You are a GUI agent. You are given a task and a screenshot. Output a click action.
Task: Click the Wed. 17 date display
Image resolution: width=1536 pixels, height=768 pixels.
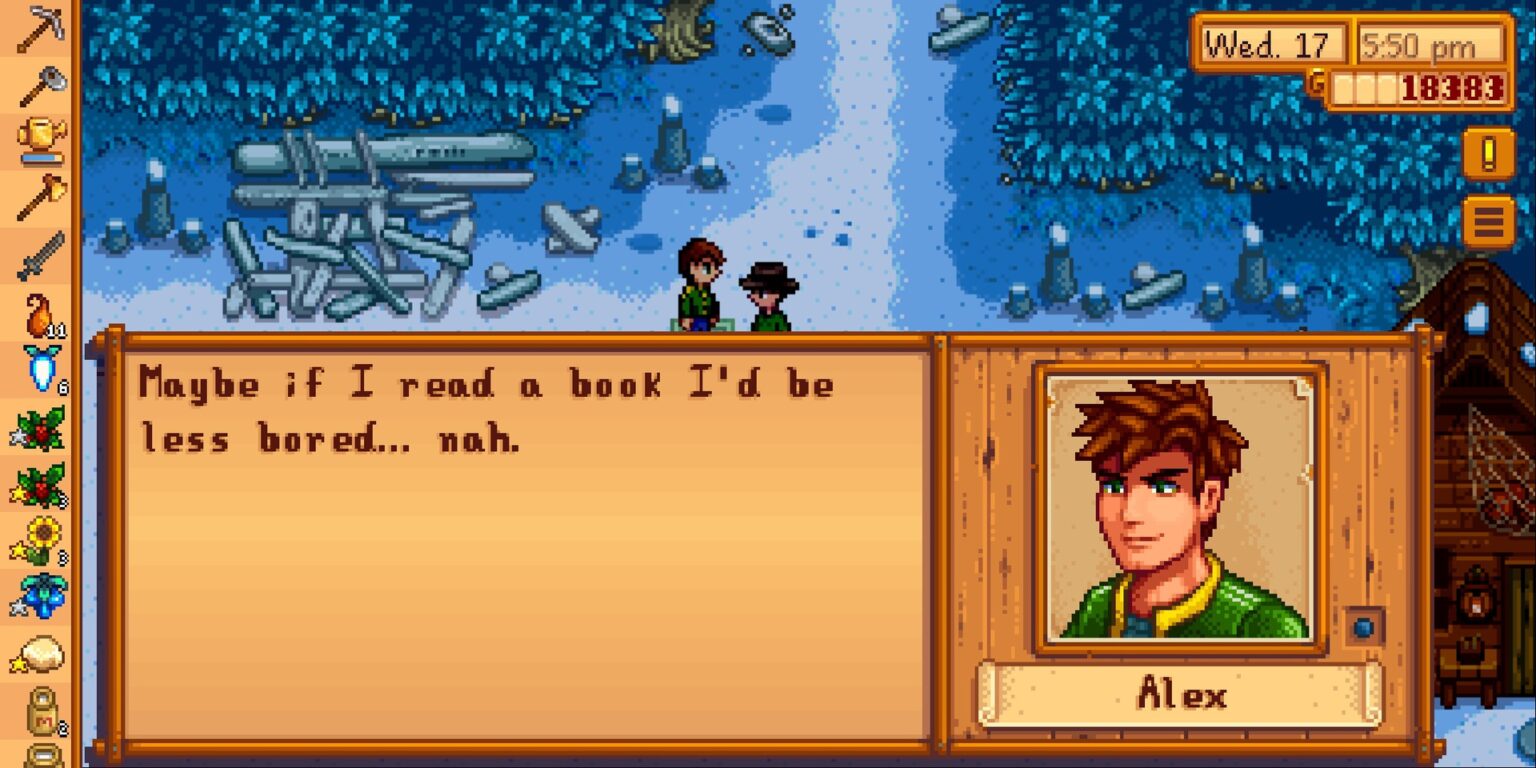(1272, 42)
